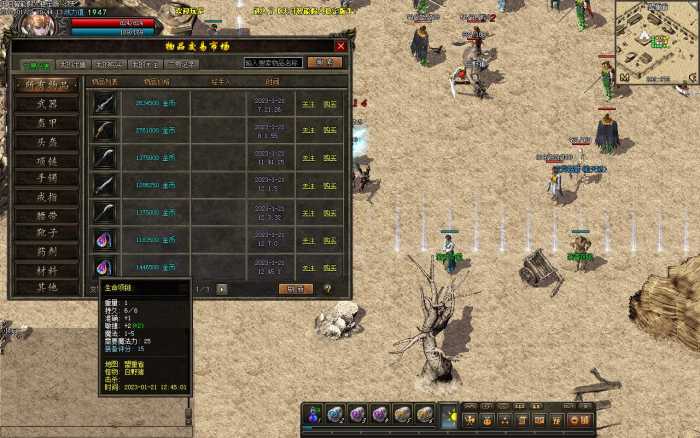Viewport: 700px width, 438px height.
Task: Click the refresh button below the listings
Action: [x=295, y=289]
